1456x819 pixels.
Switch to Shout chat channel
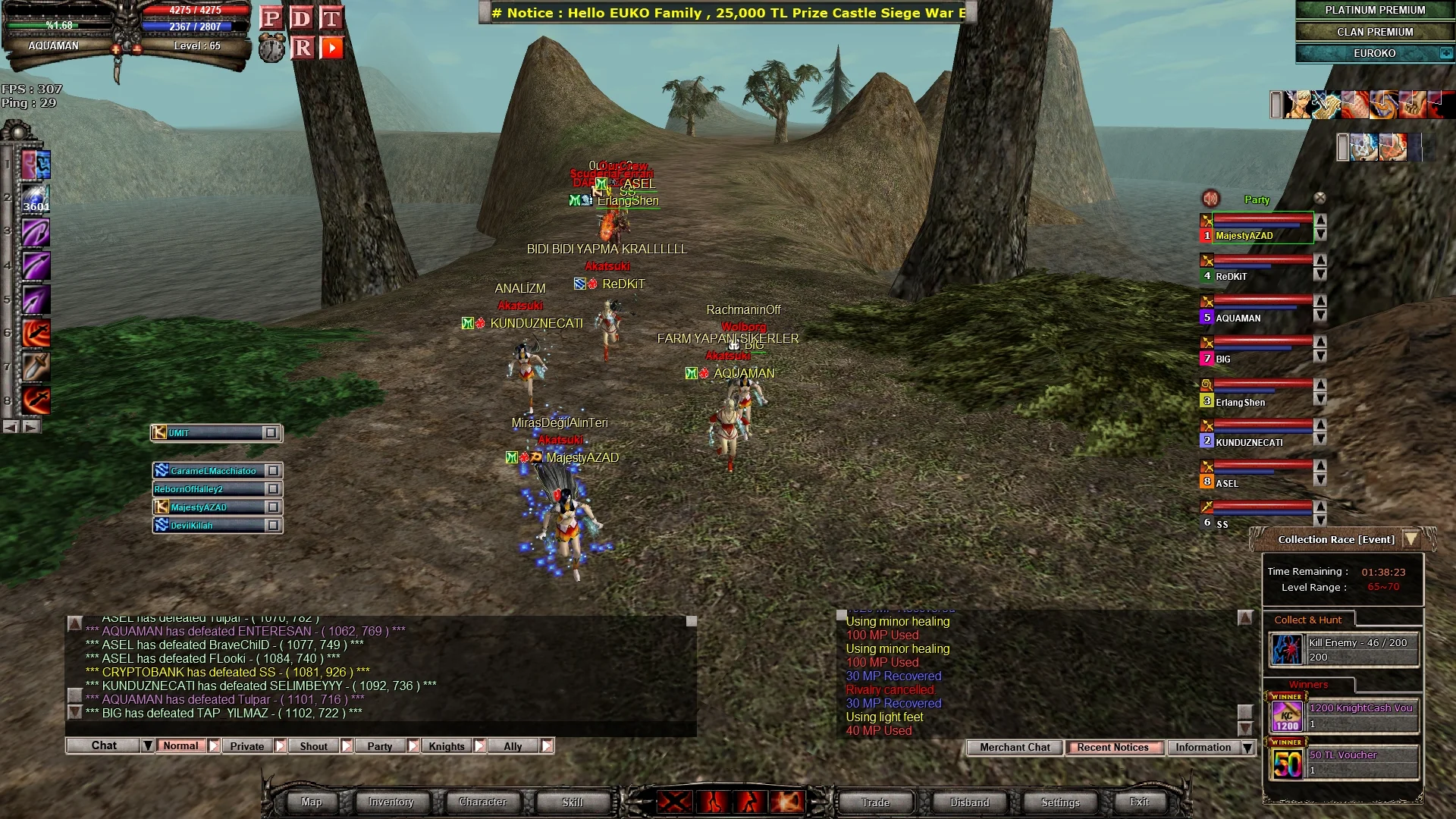(313, 746)
